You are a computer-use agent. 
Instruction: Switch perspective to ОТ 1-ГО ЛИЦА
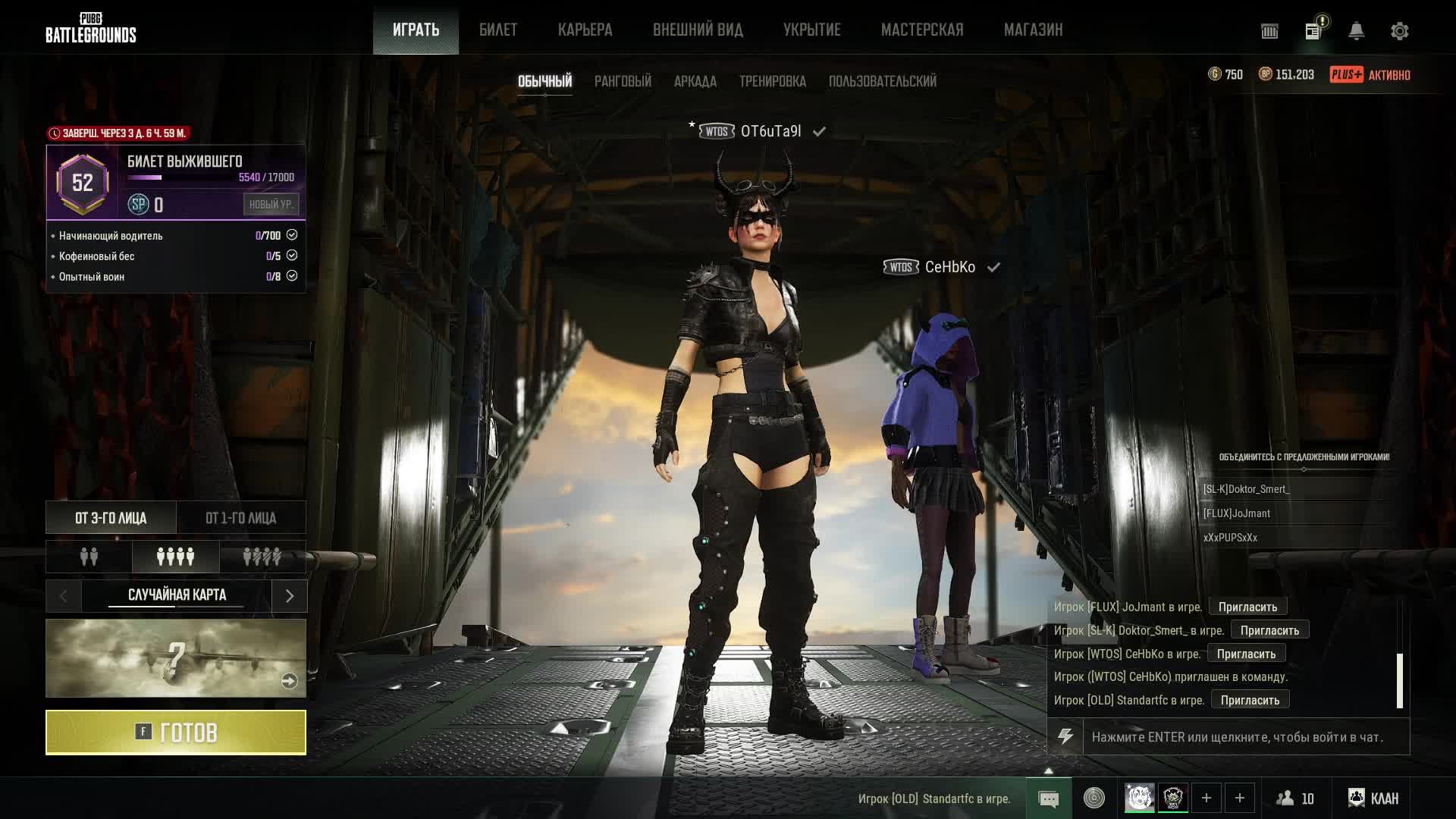(x=240, y=518)
